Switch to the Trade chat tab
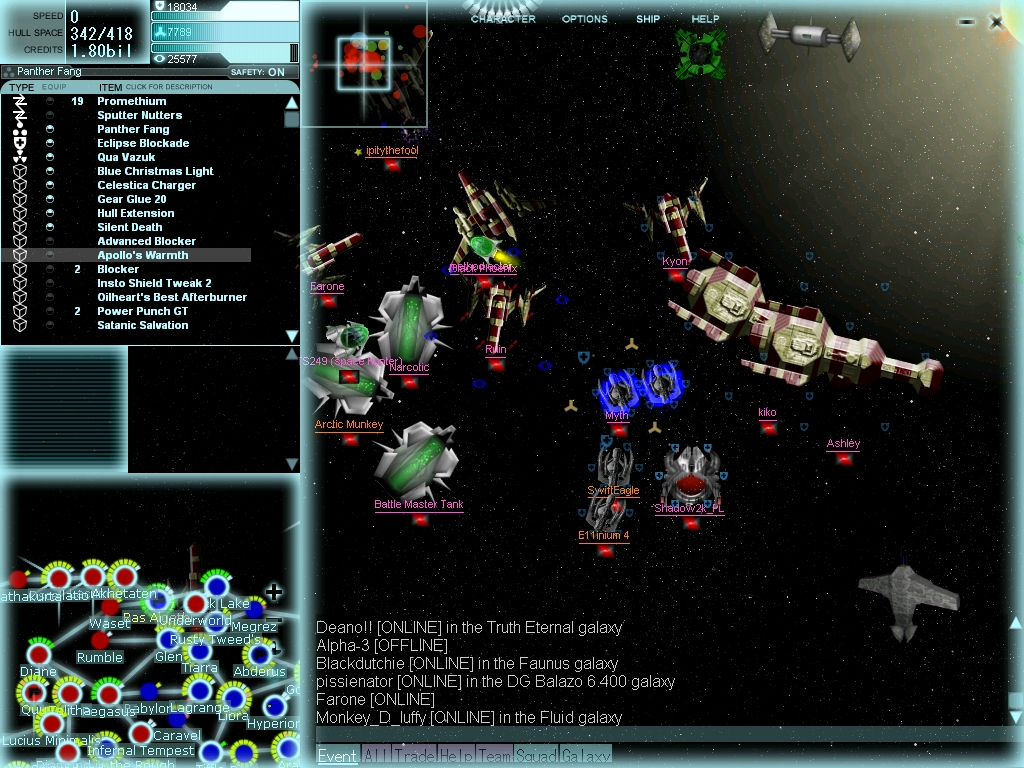 coord(413,756)
